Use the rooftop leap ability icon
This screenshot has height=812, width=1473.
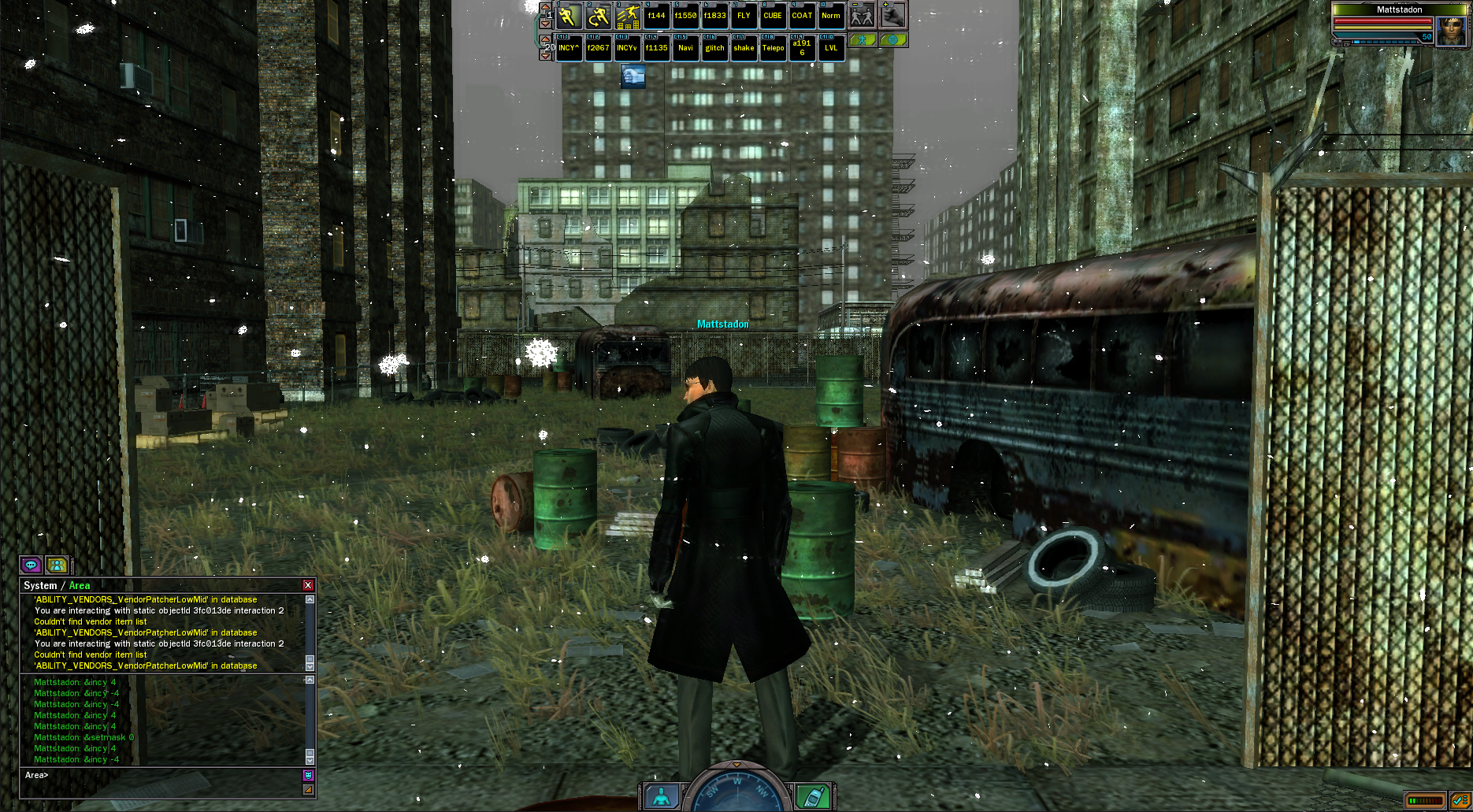(x=628, y=16)
